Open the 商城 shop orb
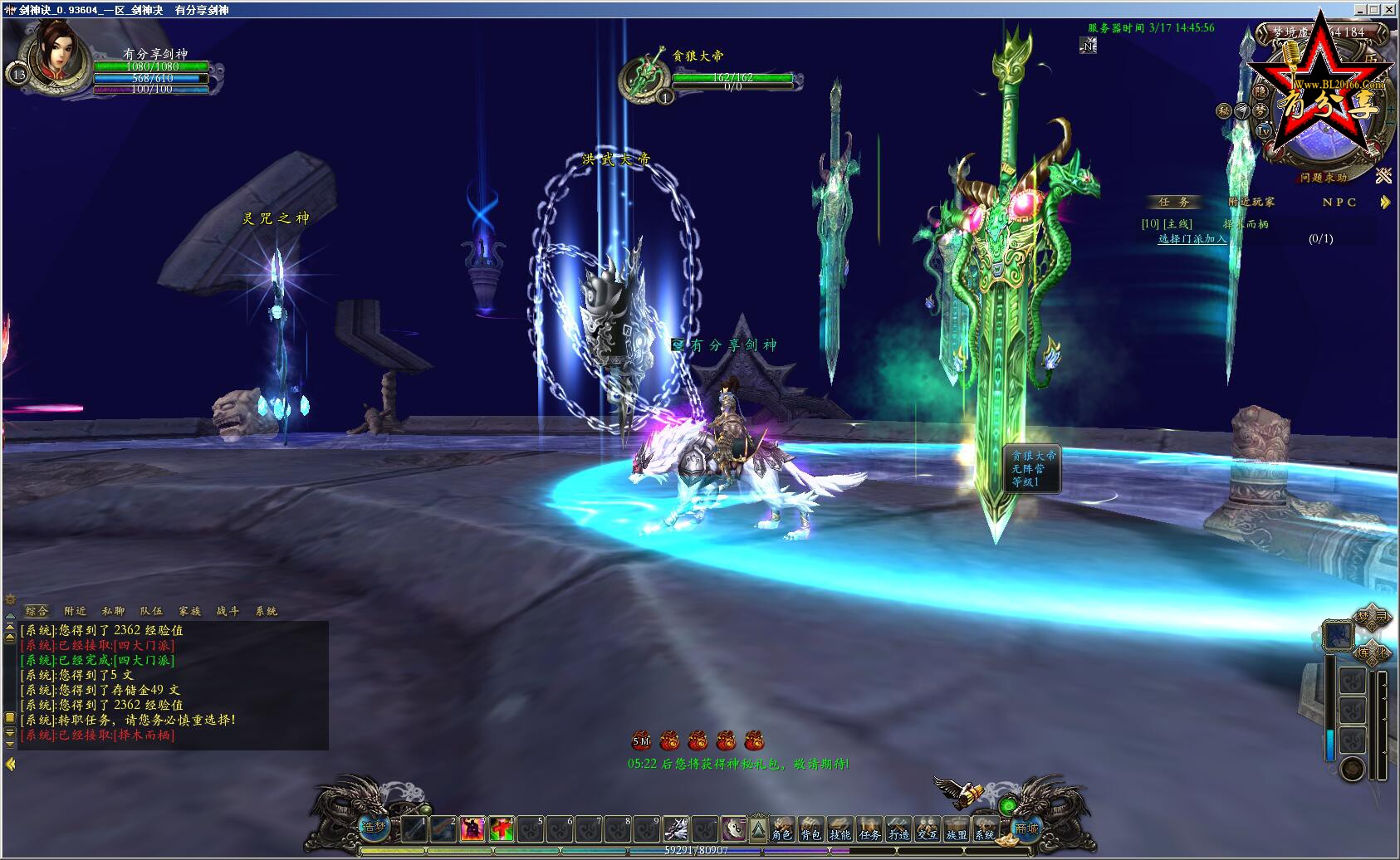Image resolution: width=1400 pixels, height=860 pixels. pos(1026,828)
